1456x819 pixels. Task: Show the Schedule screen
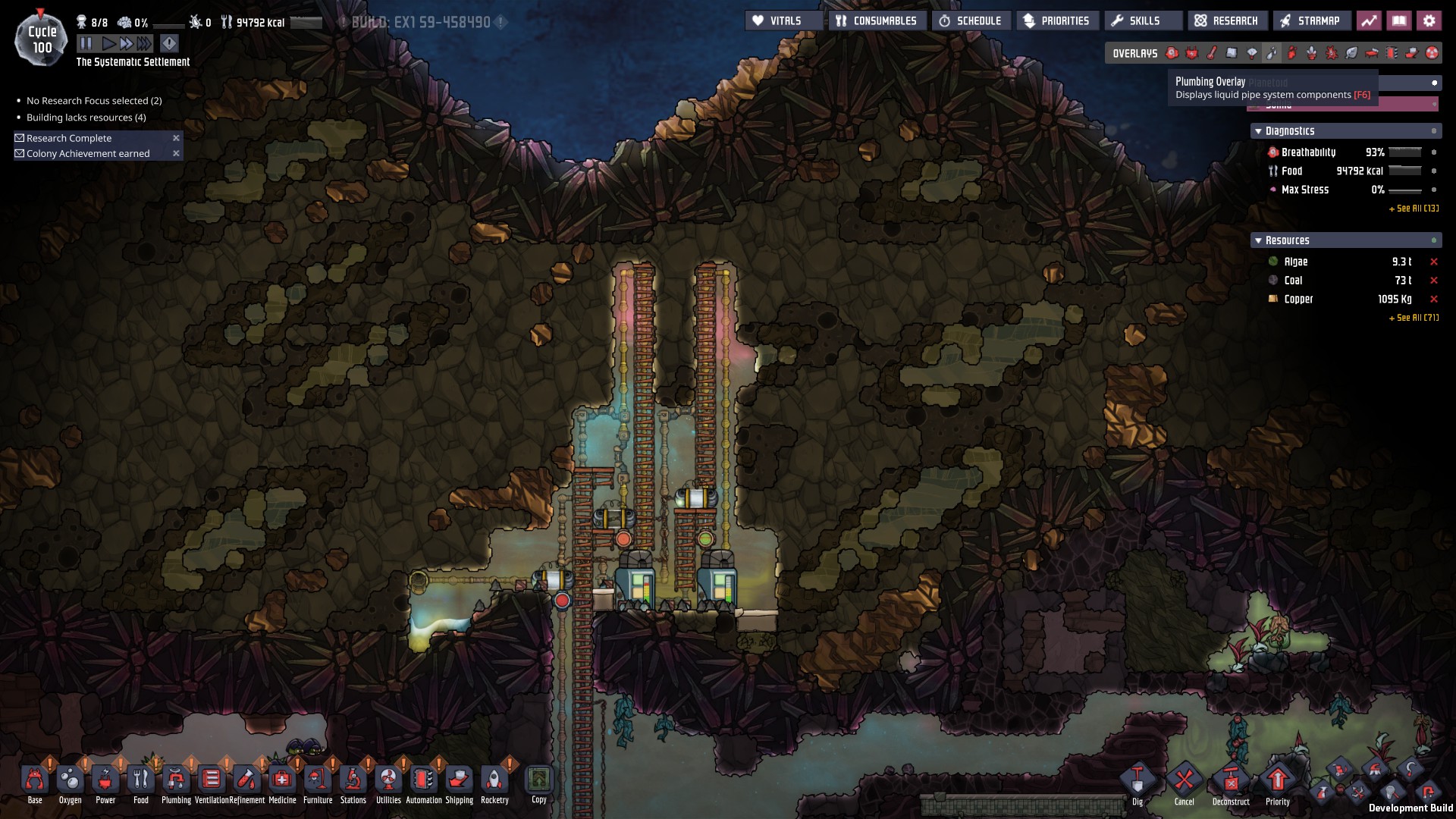[970, 21]
